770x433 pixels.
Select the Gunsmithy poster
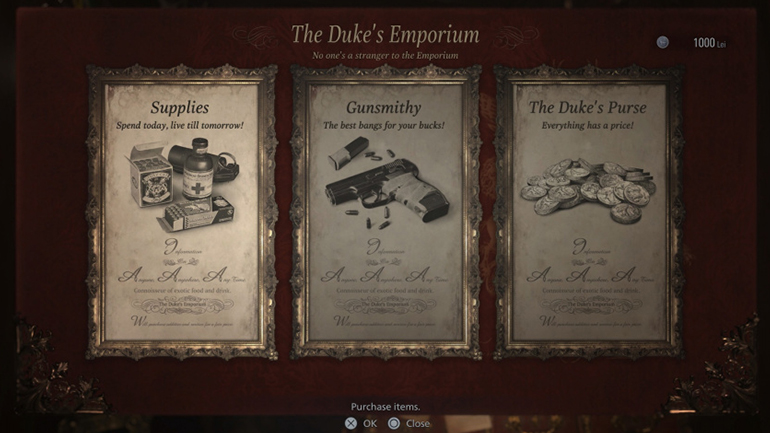pos(385,212)
